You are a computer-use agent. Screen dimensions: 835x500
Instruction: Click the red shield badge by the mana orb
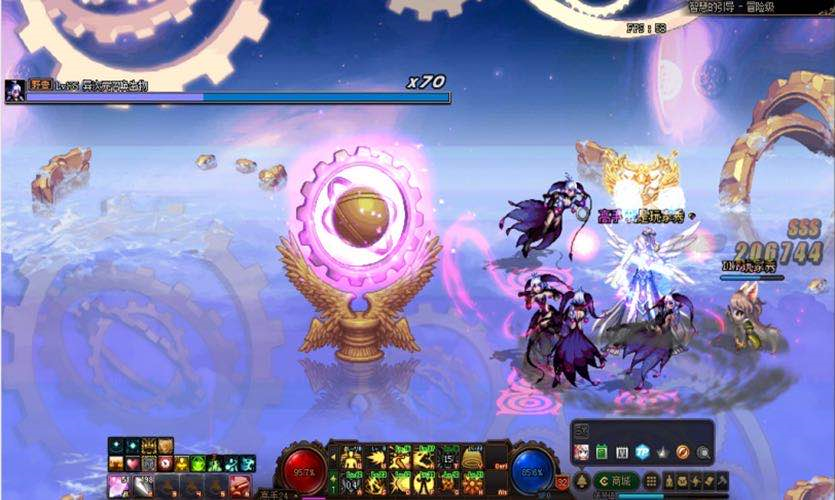[561, 482]
